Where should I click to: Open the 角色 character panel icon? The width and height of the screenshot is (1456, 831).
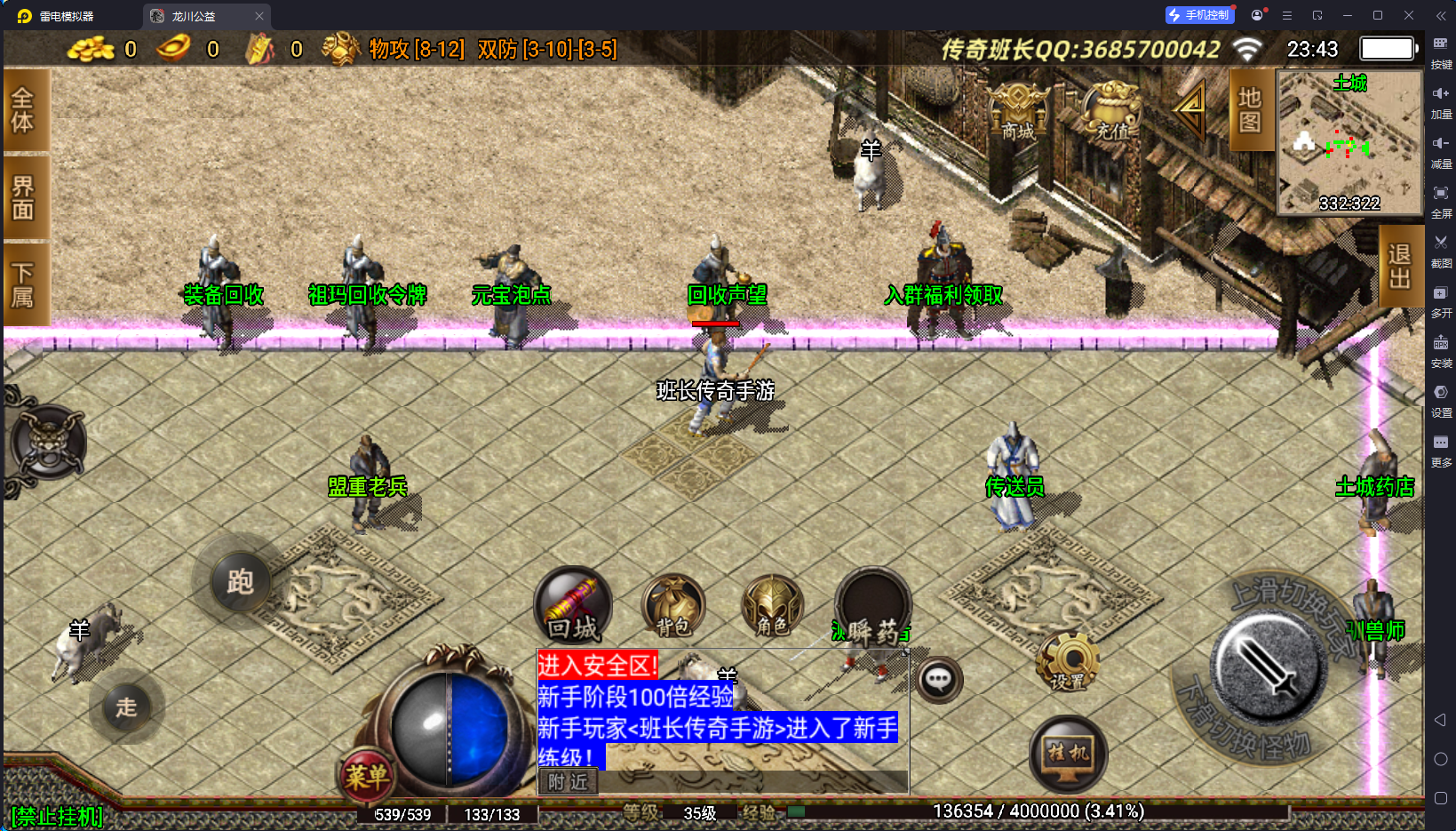(x=771, y=606)
